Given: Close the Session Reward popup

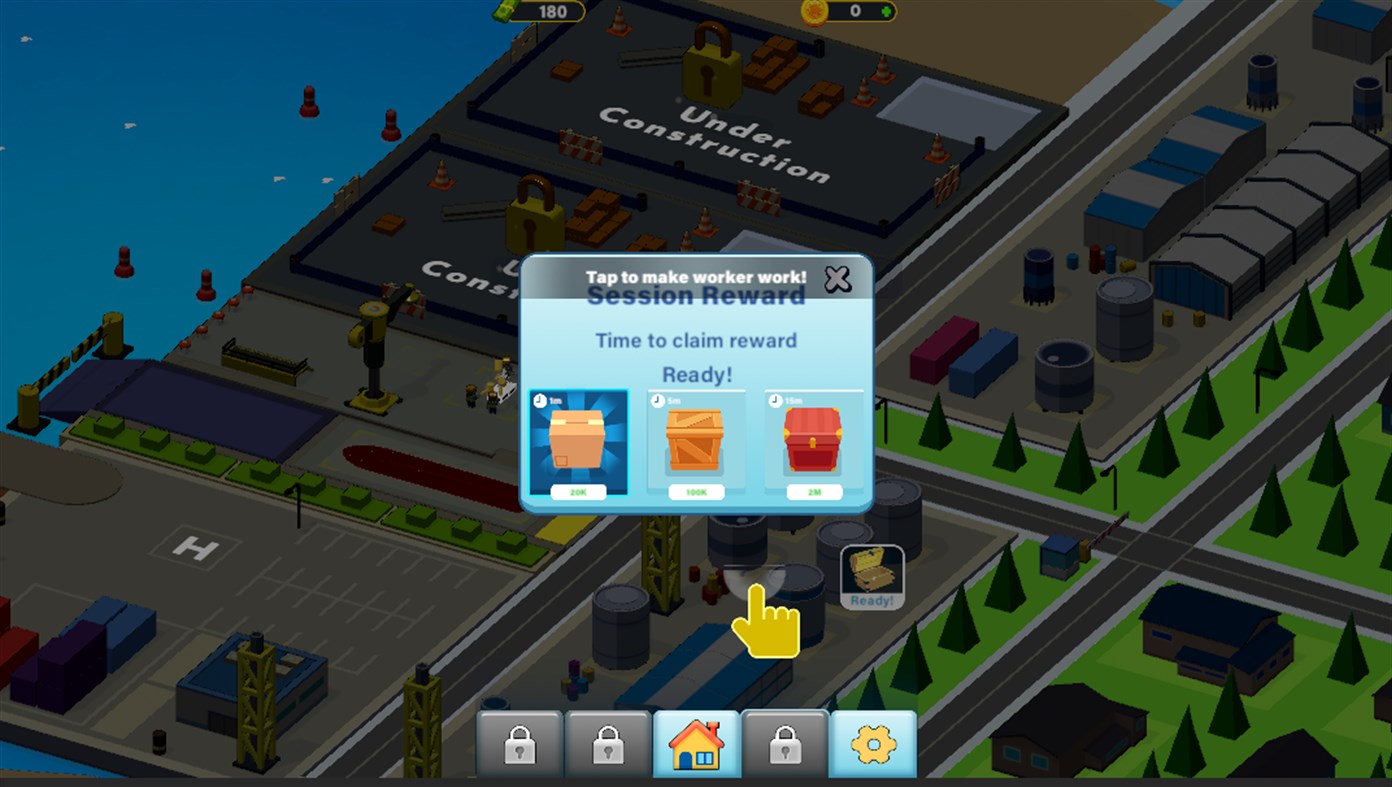Looking at the screenshot, I should click(x=837, y=280).
